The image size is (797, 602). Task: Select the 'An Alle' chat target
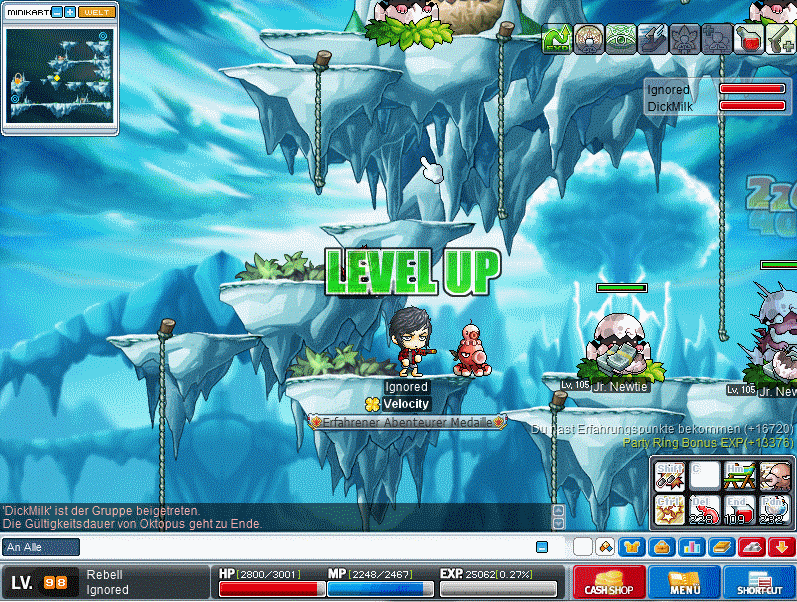click(x=41, y=547)
